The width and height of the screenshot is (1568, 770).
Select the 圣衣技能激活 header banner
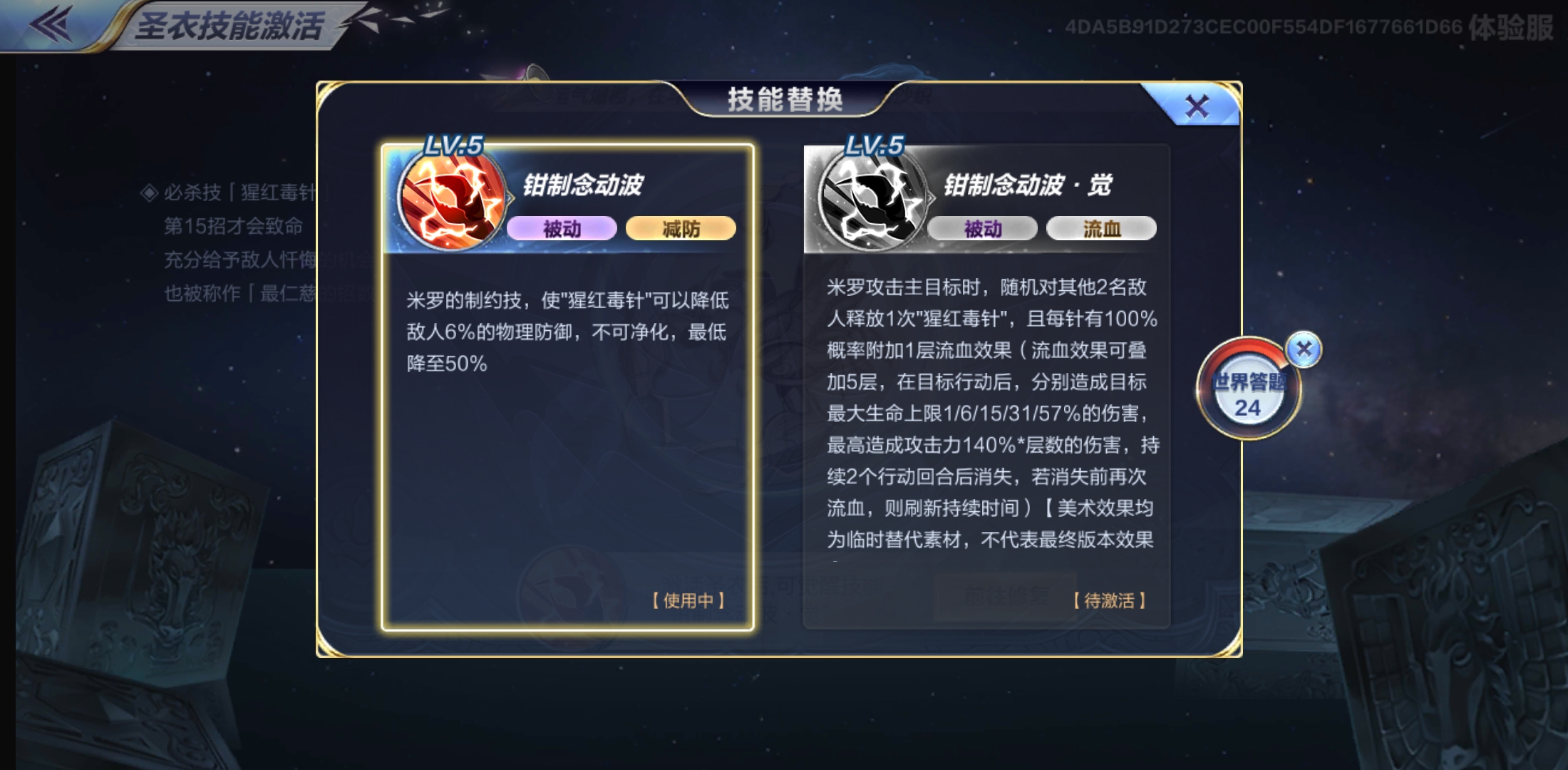[x=229, y=21]
